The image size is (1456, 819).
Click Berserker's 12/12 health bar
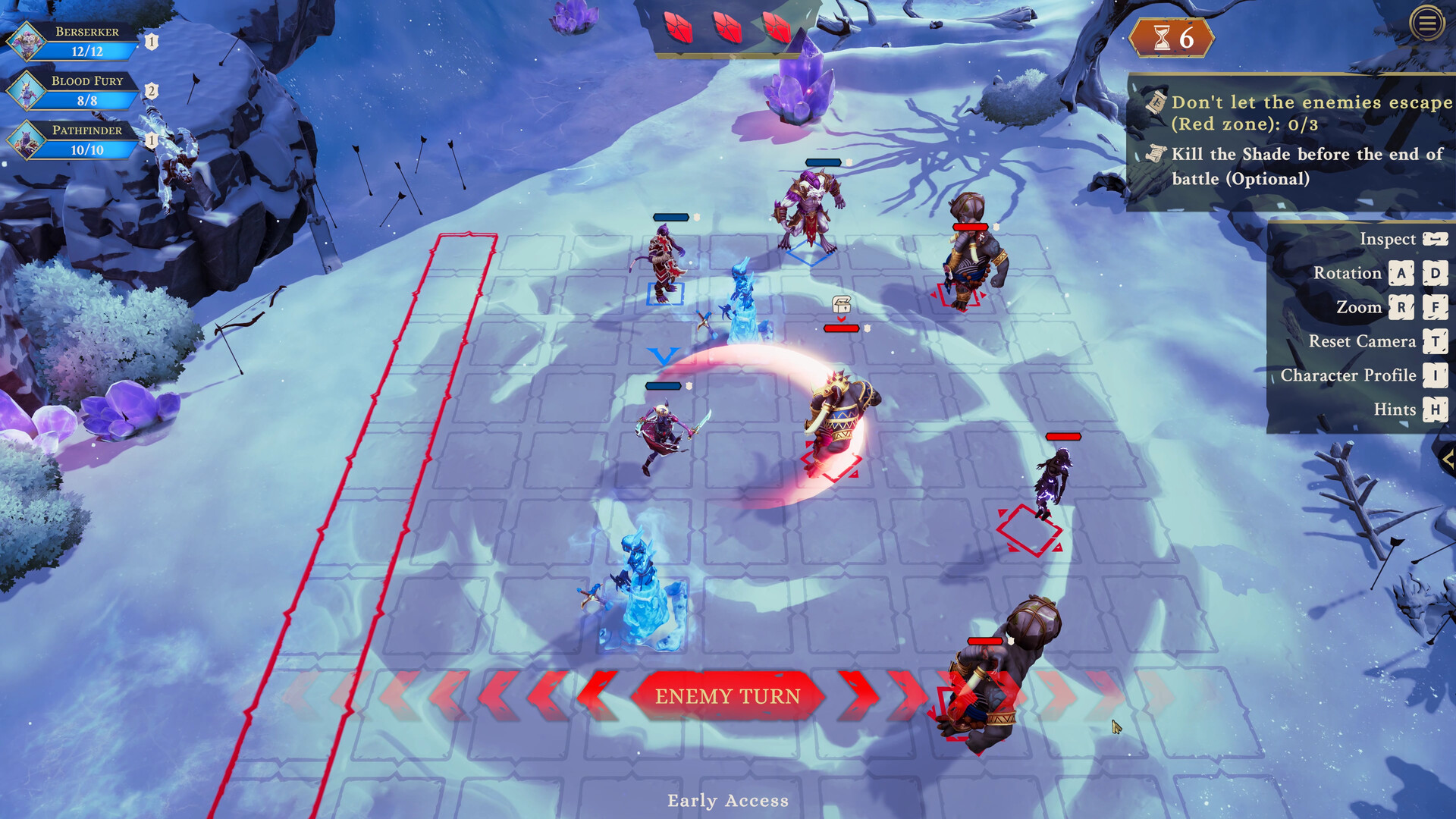tap(89, 52)
